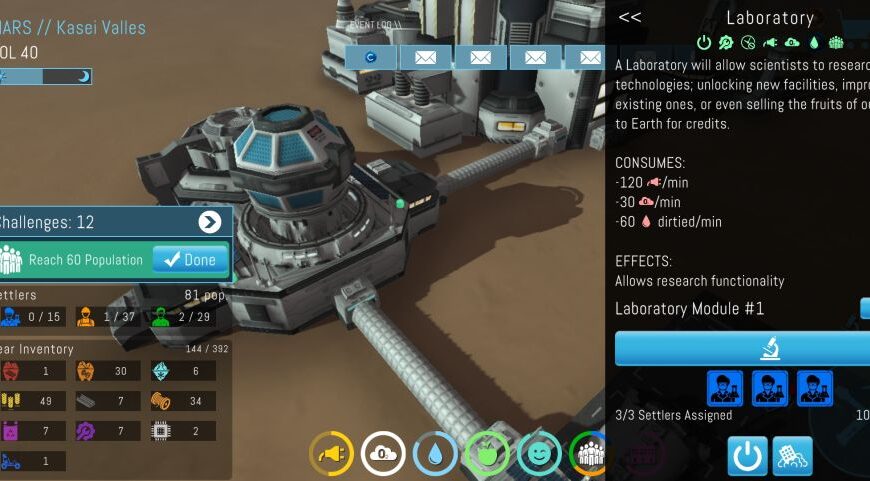
Task: Click the blue circular event log button
Action: coord(371,57)
